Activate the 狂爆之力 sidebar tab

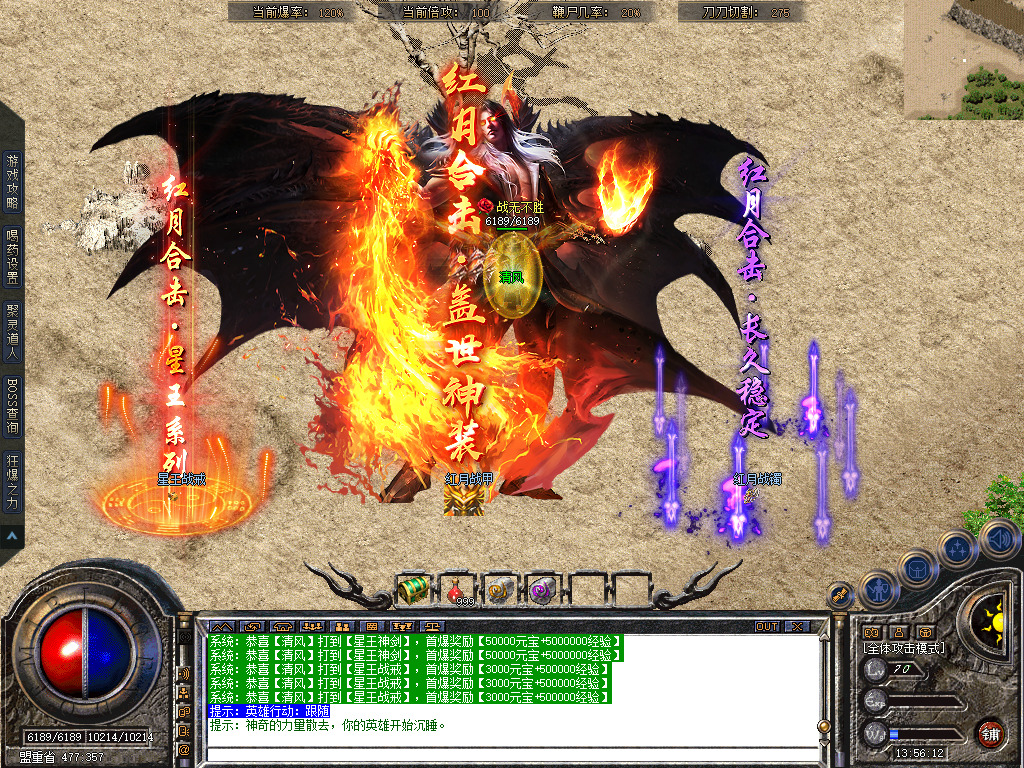click(12, 483)
